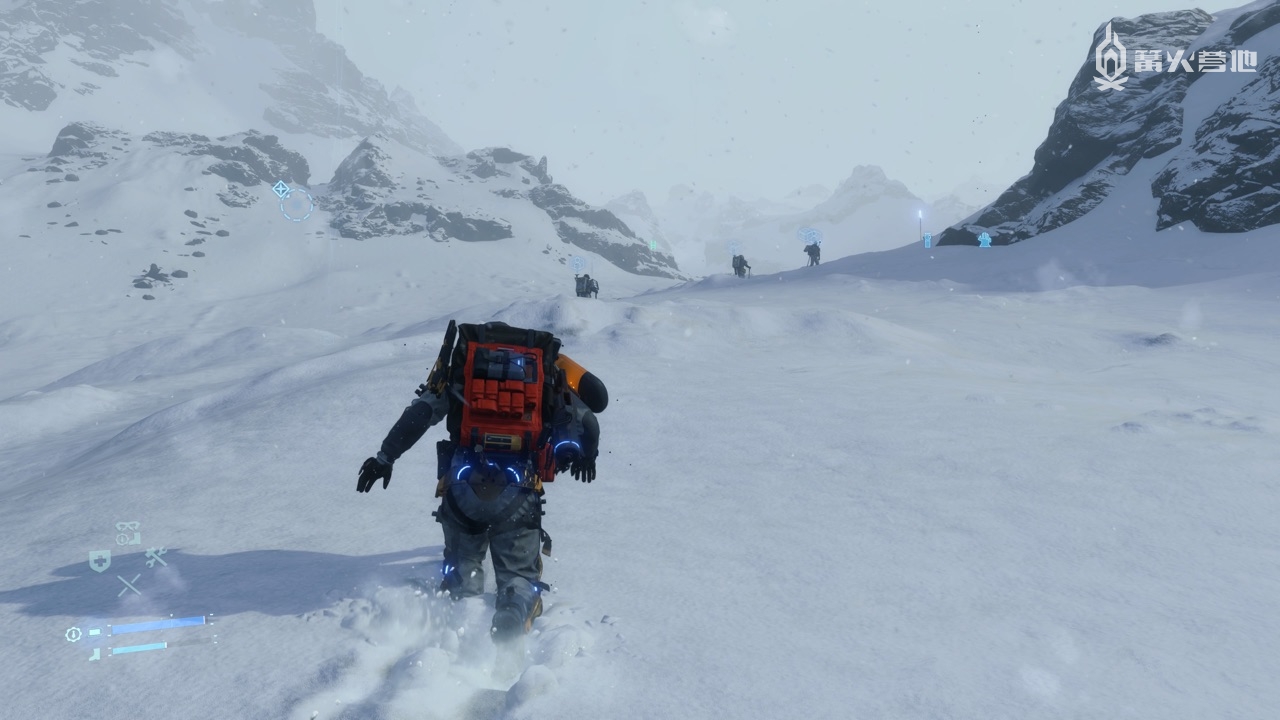Choose the crossed hammer and wrench icon
Image resolution: width=1280 pixels, height=720 pixels.
[x=155, y=557]
